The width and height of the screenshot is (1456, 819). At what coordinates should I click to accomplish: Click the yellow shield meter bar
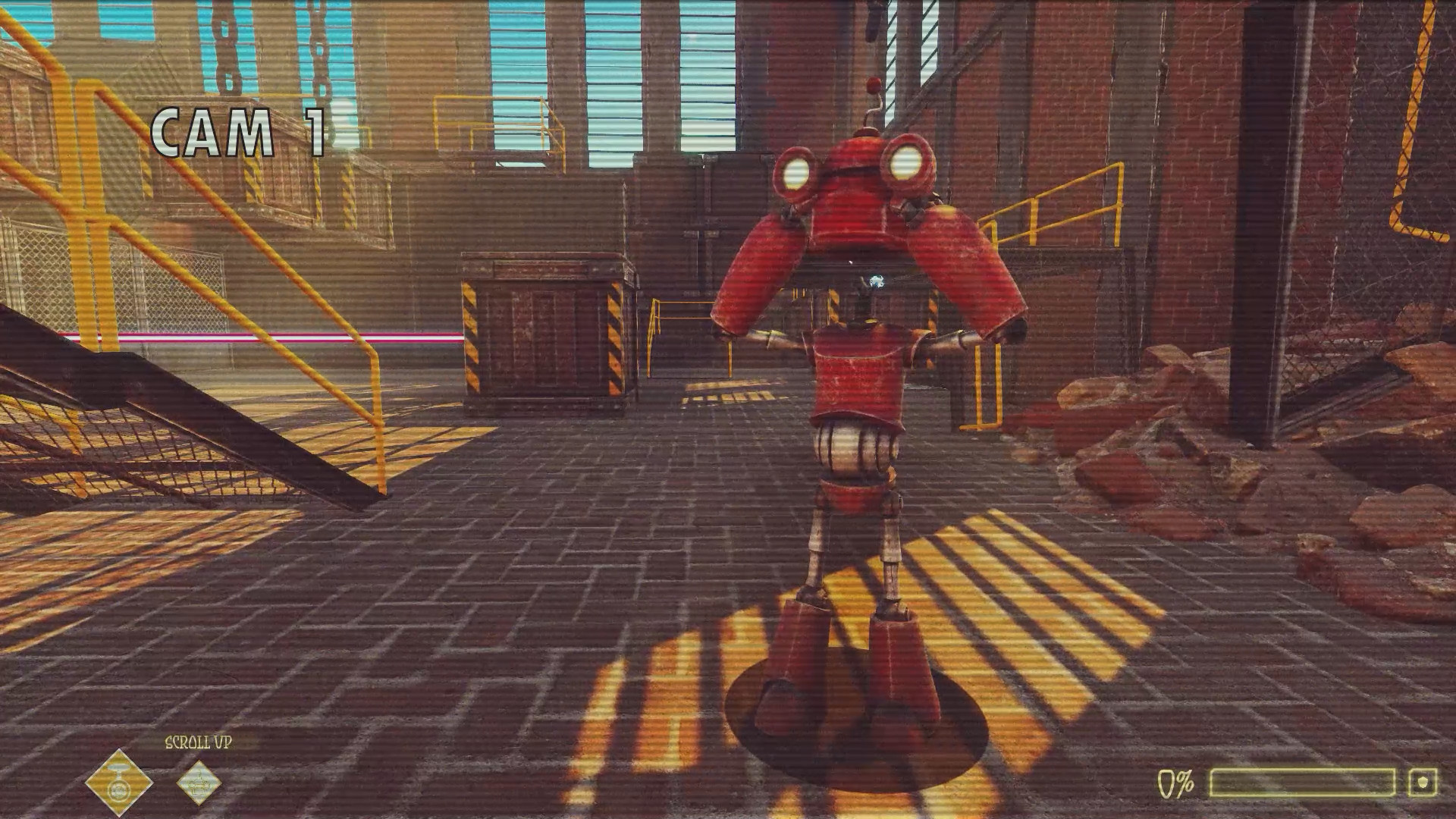coord(1304,781)
